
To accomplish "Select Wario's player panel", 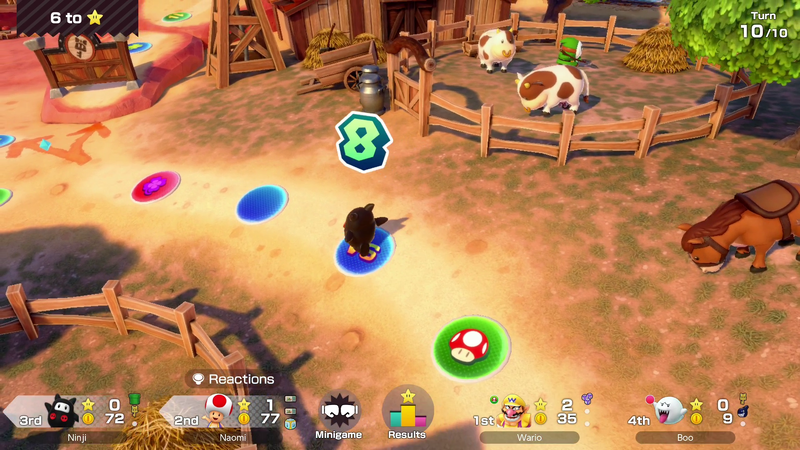I will (x=530, y=414).
